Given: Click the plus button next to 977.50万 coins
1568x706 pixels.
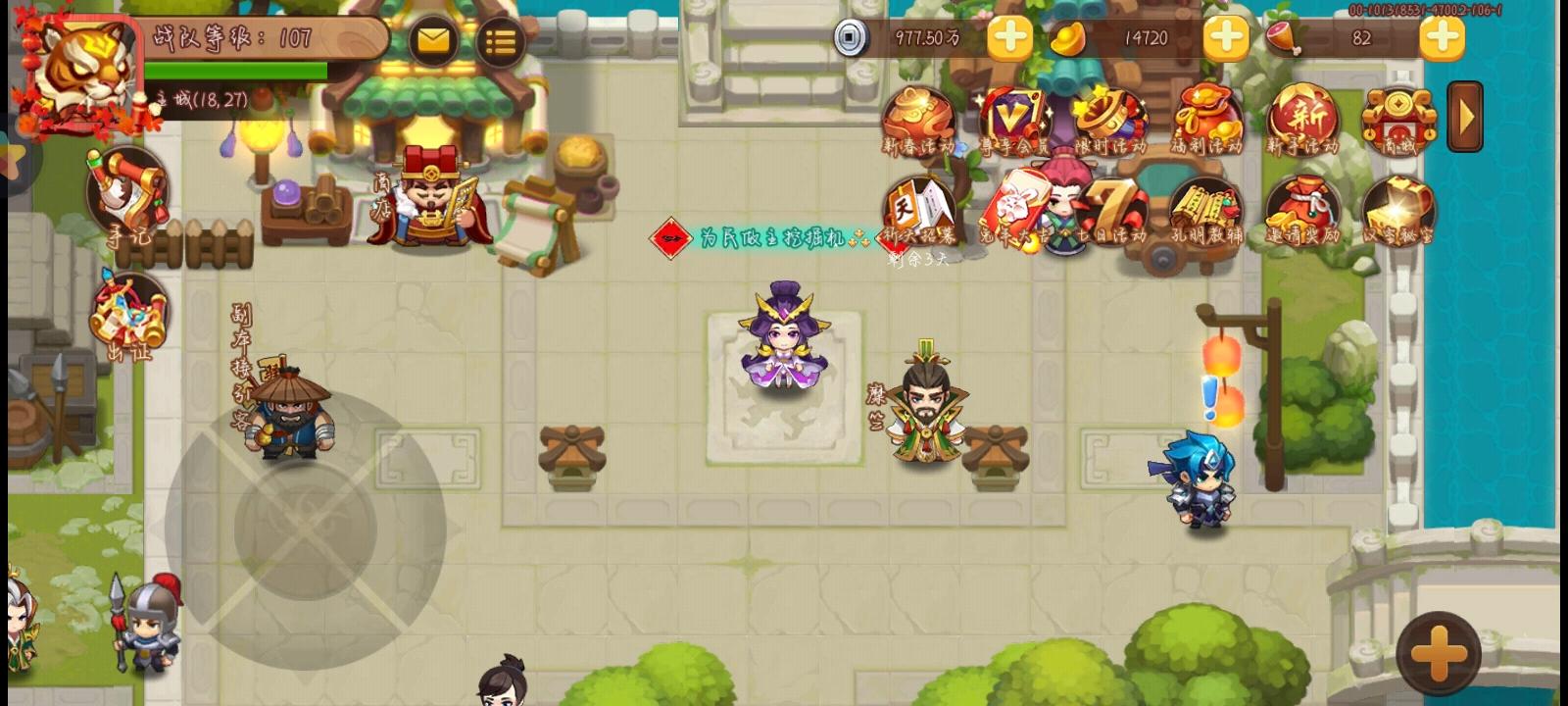Looking at the screenshot, I should (x=1009, y=39).
